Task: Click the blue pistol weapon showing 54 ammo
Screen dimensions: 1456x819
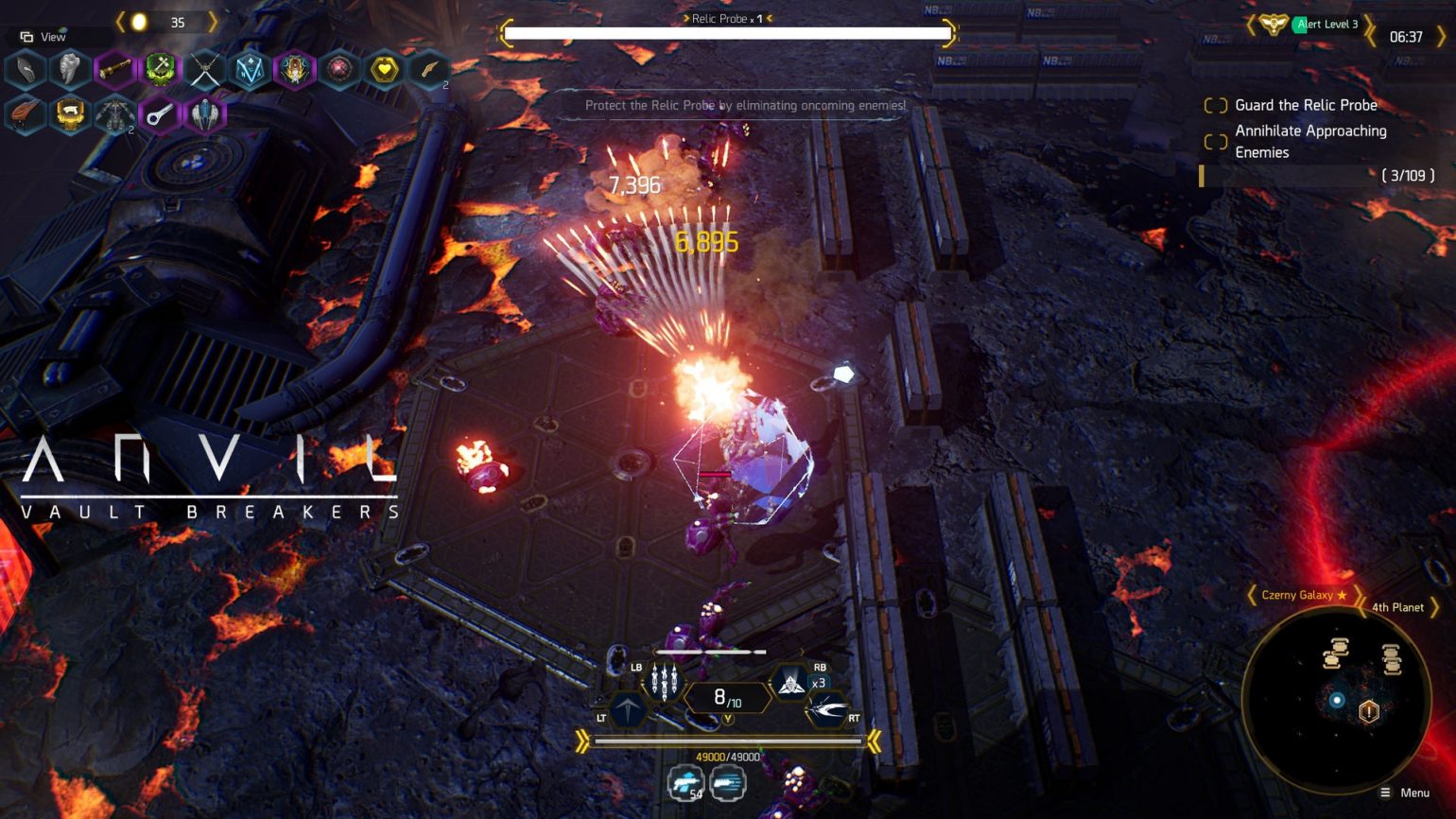Action: (x=684, y=782)
